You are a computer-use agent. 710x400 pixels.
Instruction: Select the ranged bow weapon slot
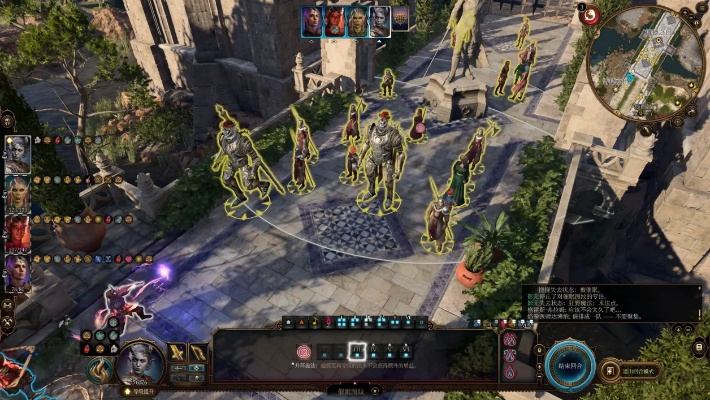click(x=198, y=353)
